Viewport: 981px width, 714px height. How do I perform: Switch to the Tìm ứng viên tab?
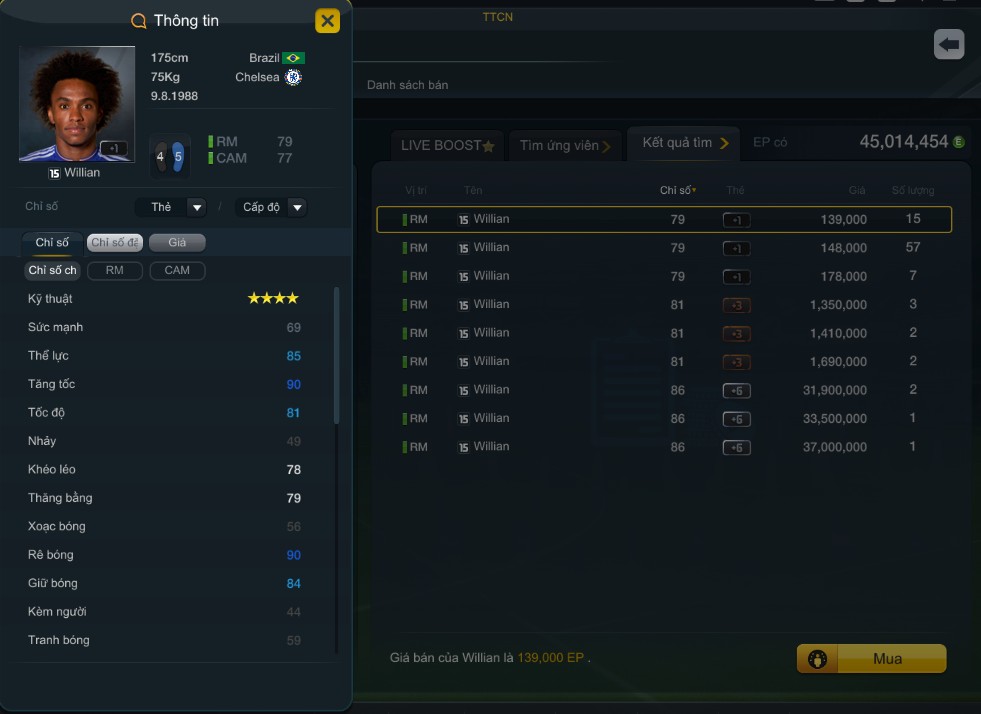pyautogui.click(x=565, y=145)
